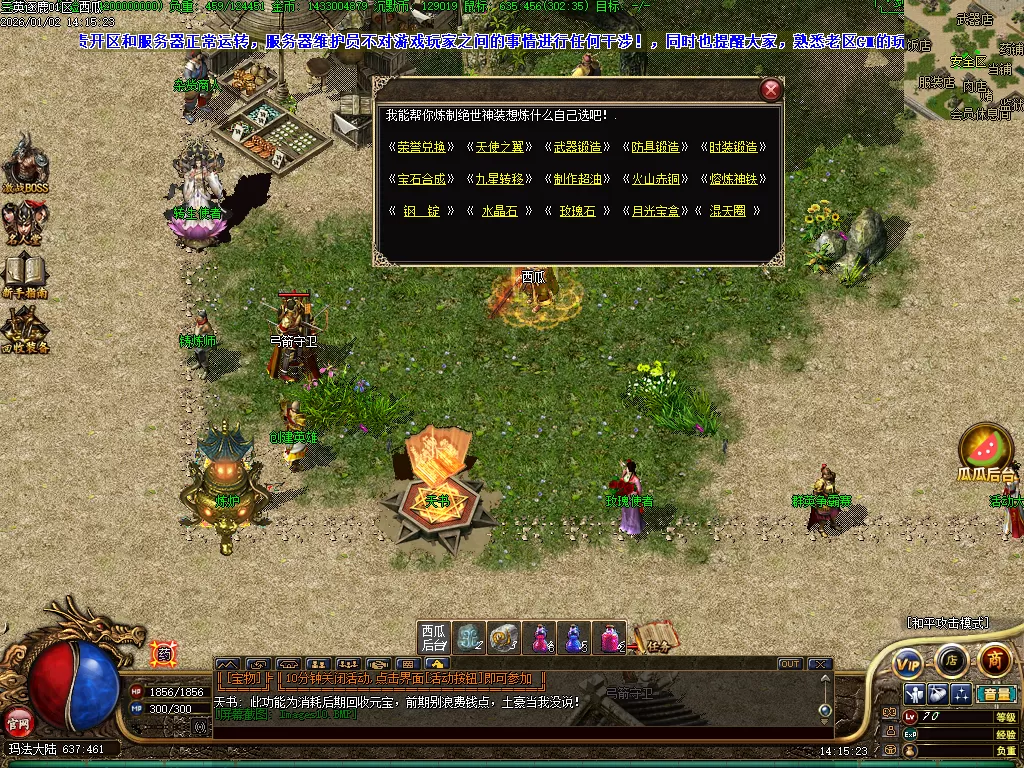Open 武器锻造 weapon forging

pyautogui.click(x=578, y=147)
